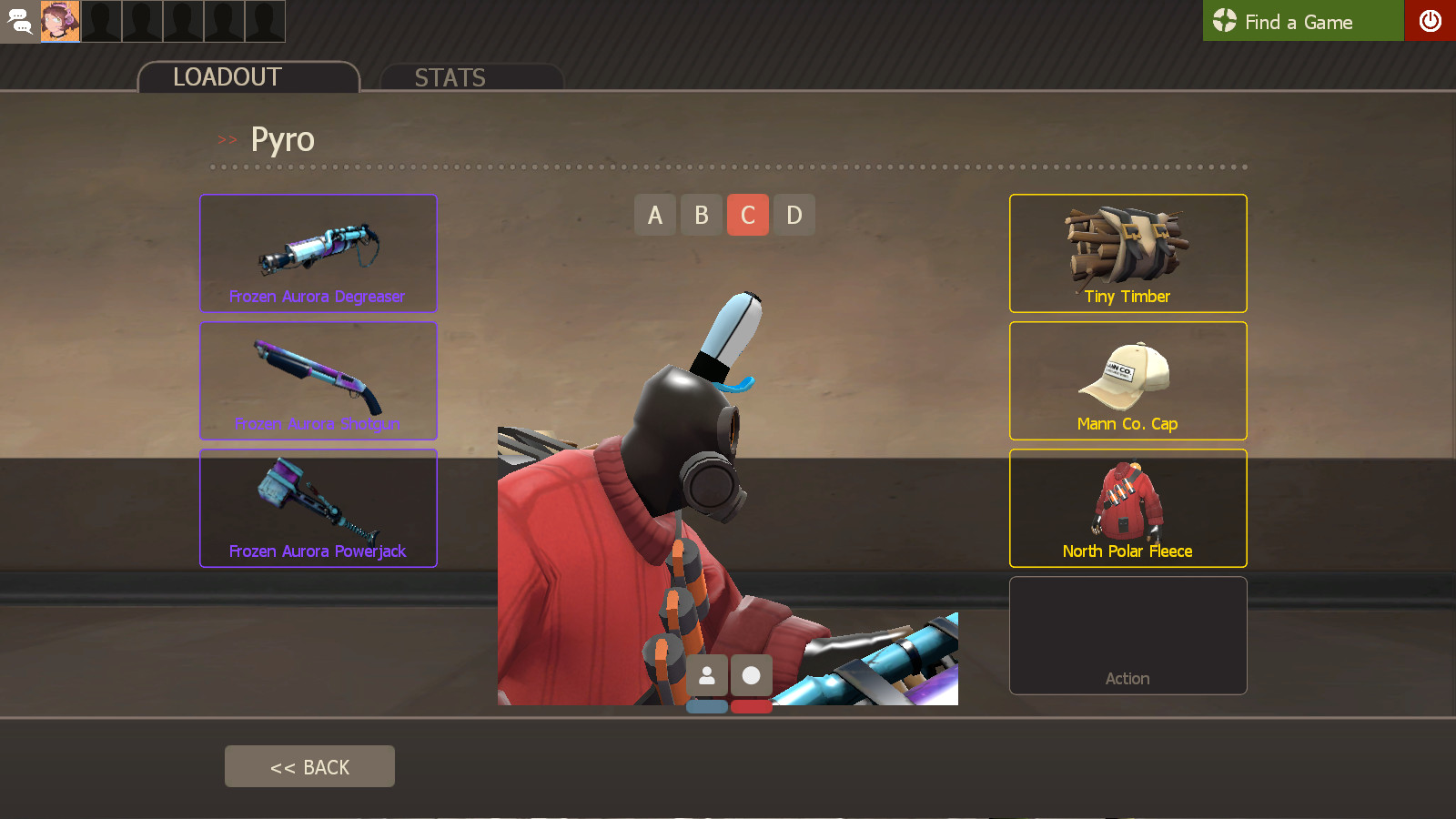Select the headshot view circle icon
This screenshot has height=819, width=1456.
click(752, 675)
